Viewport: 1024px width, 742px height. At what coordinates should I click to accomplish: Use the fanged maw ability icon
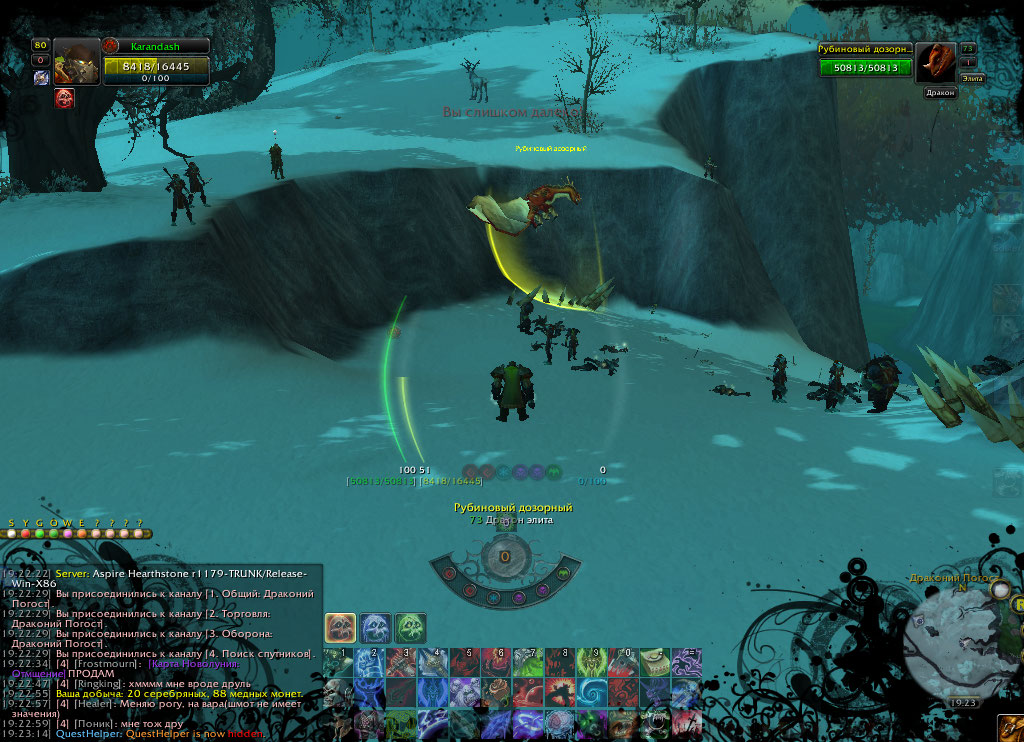tap(653, 723)
